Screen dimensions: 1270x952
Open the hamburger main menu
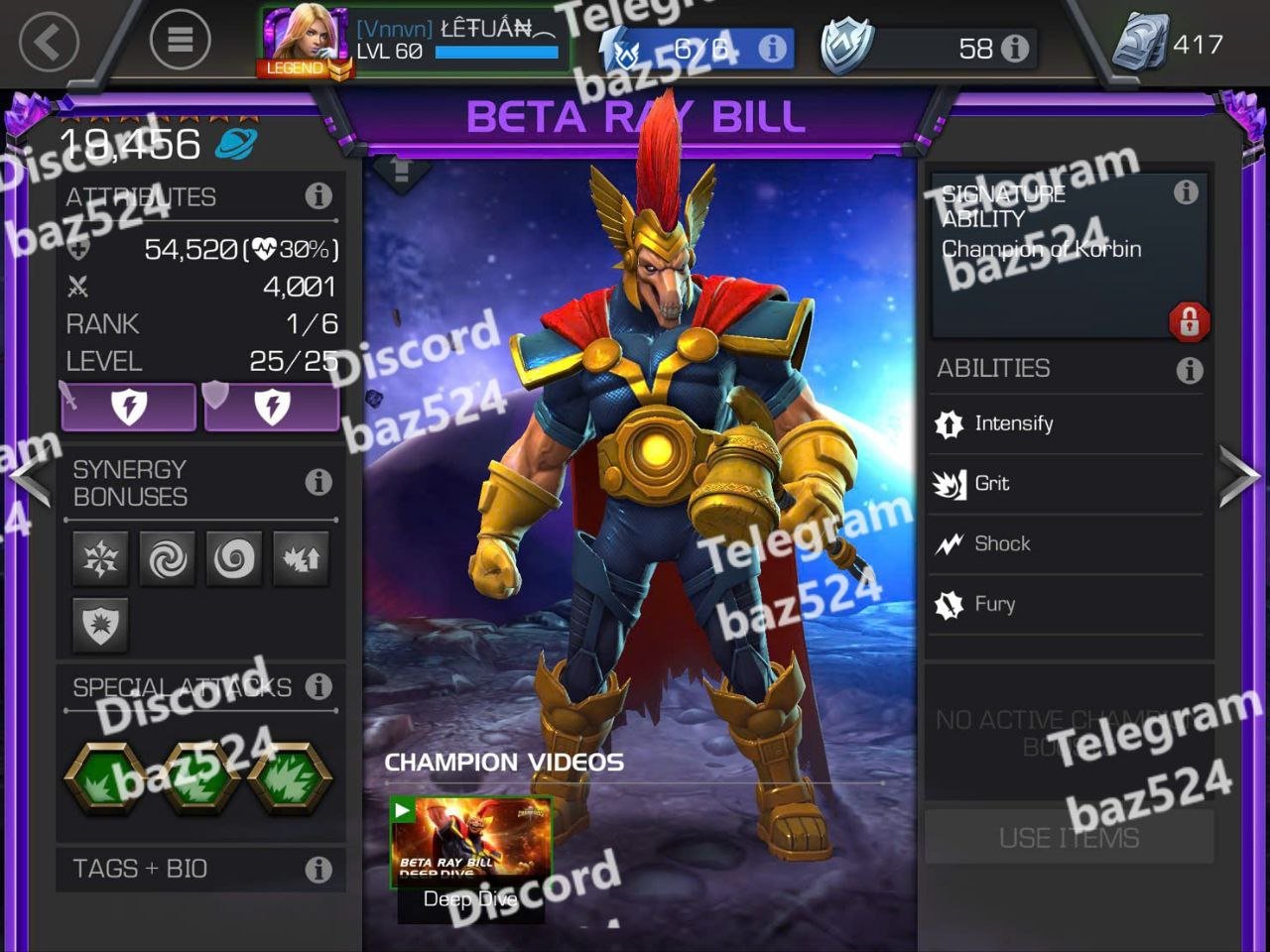tap(180, 40)
